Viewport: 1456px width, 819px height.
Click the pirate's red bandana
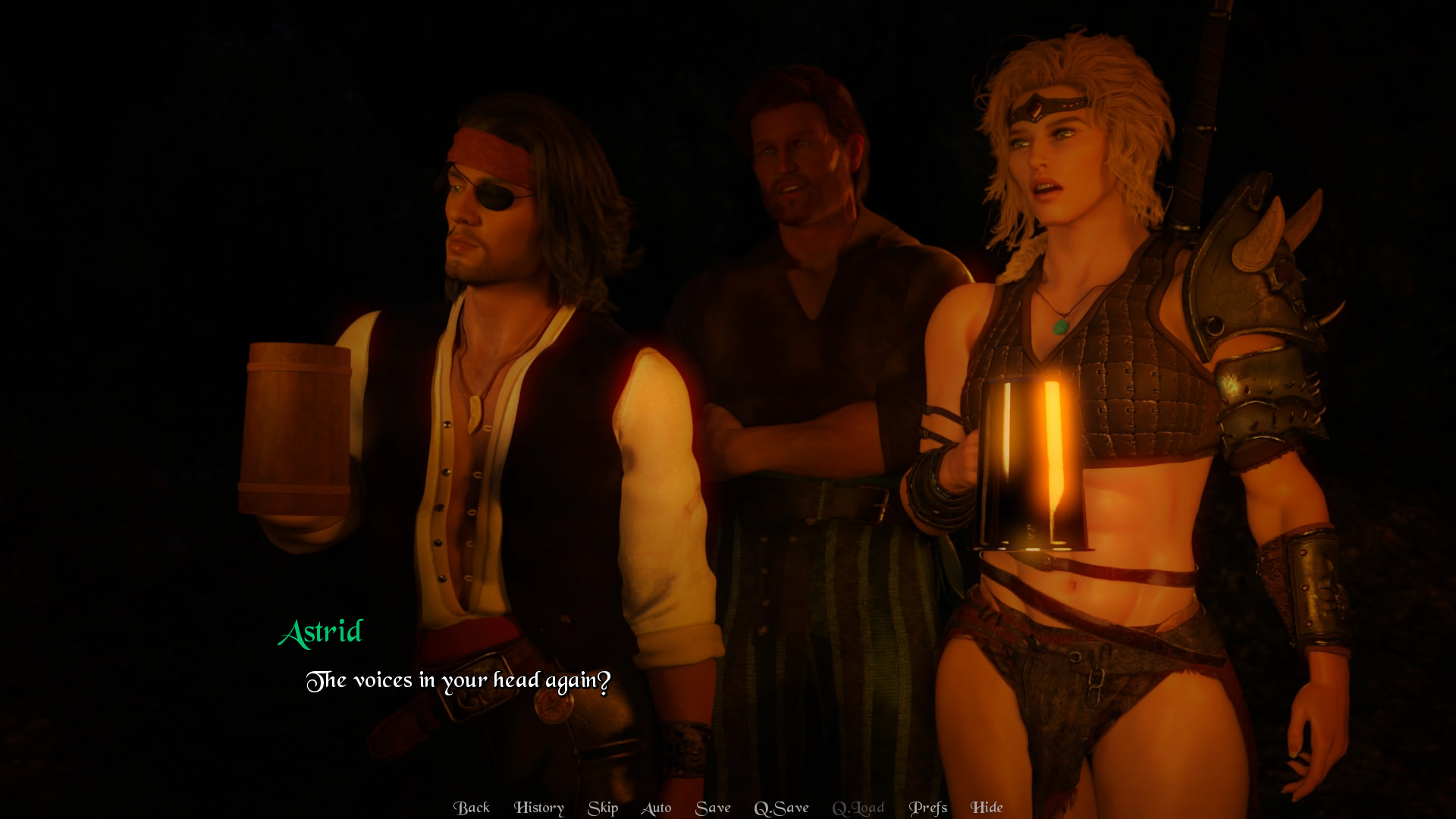(x=489, y=152)
